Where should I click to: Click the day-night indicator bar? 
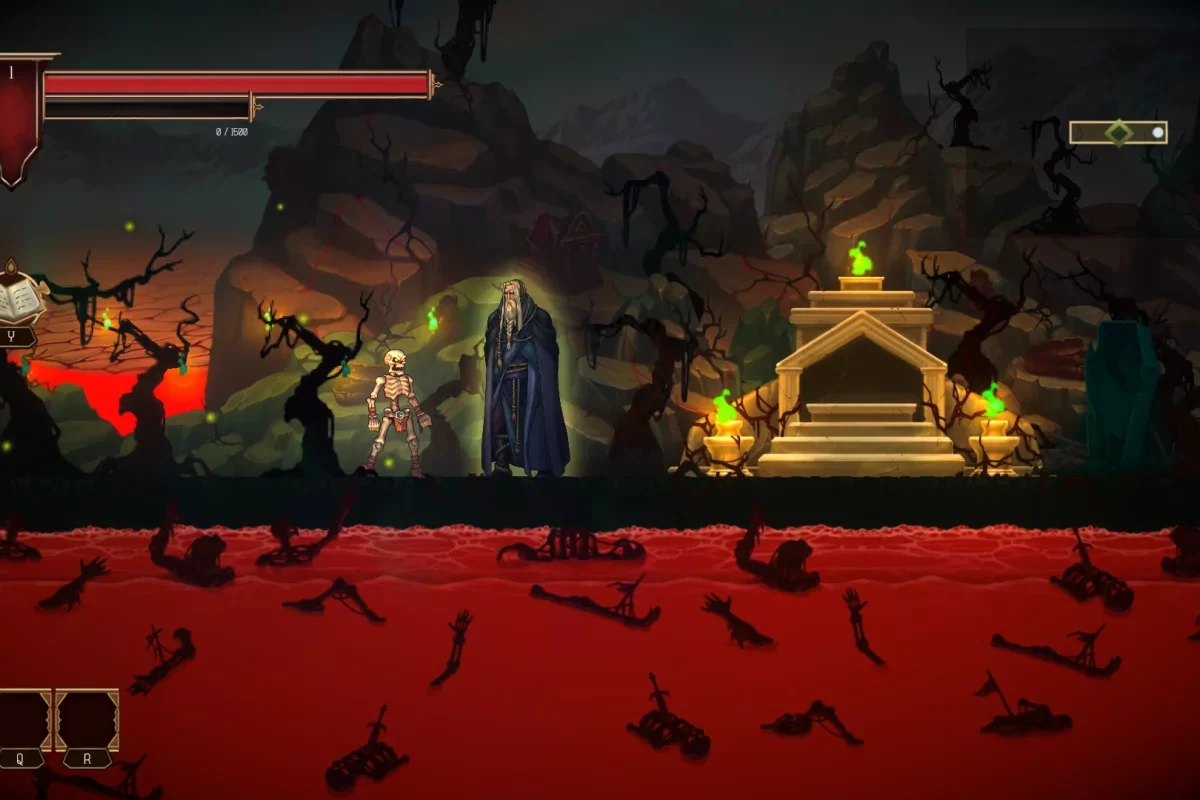[x=1118, y=132]
